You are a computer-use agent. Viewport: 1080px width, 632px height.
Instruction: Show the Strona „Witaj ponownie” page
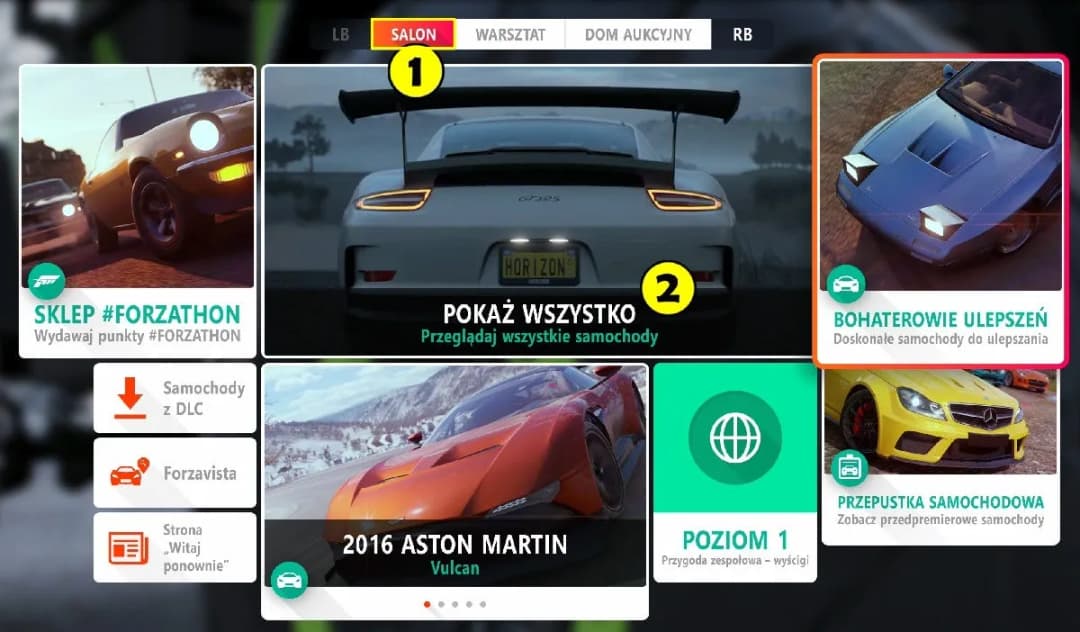(176, 547)
